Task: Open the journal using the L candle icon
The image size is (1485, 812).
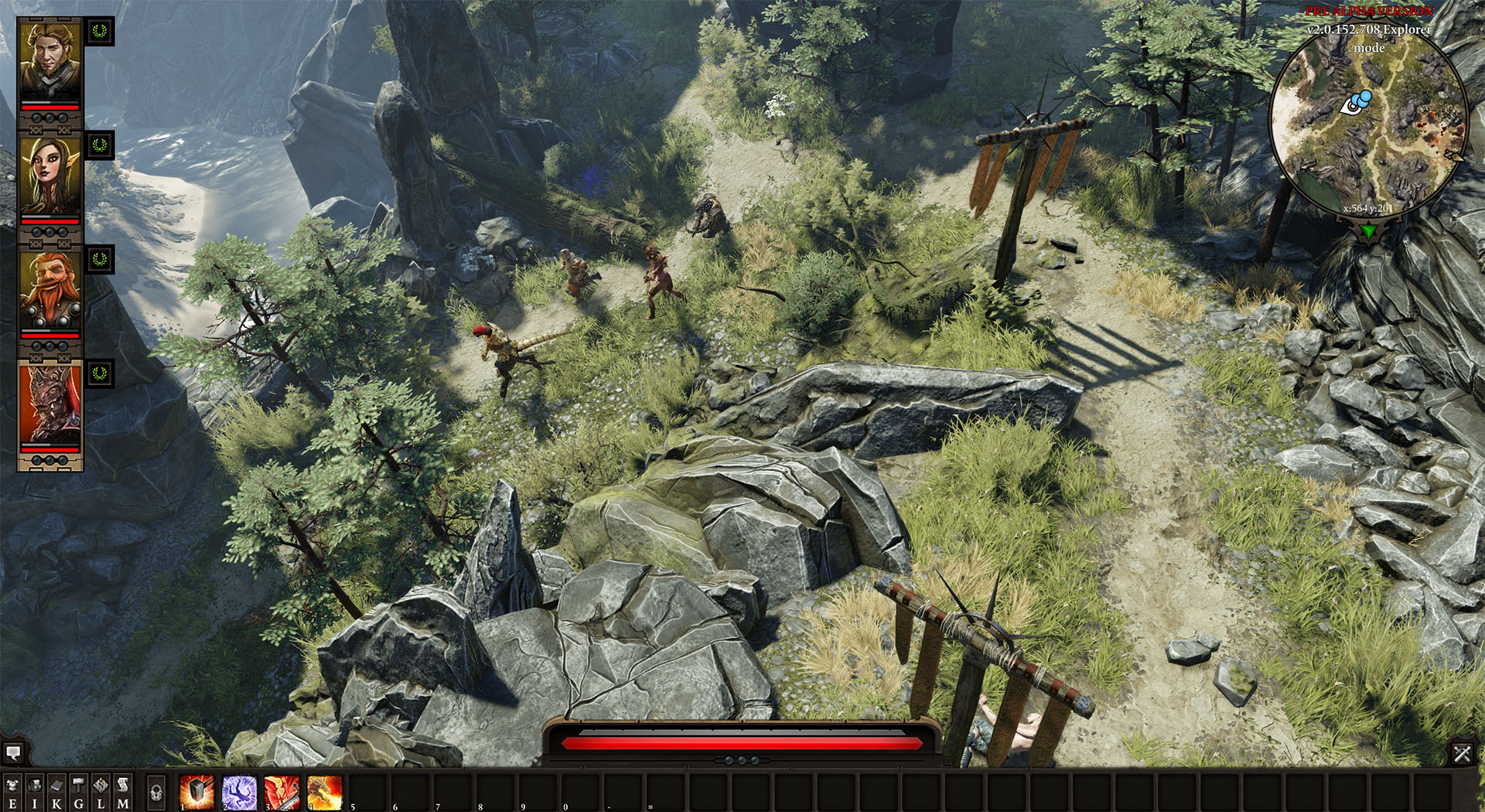Action: 101,789
